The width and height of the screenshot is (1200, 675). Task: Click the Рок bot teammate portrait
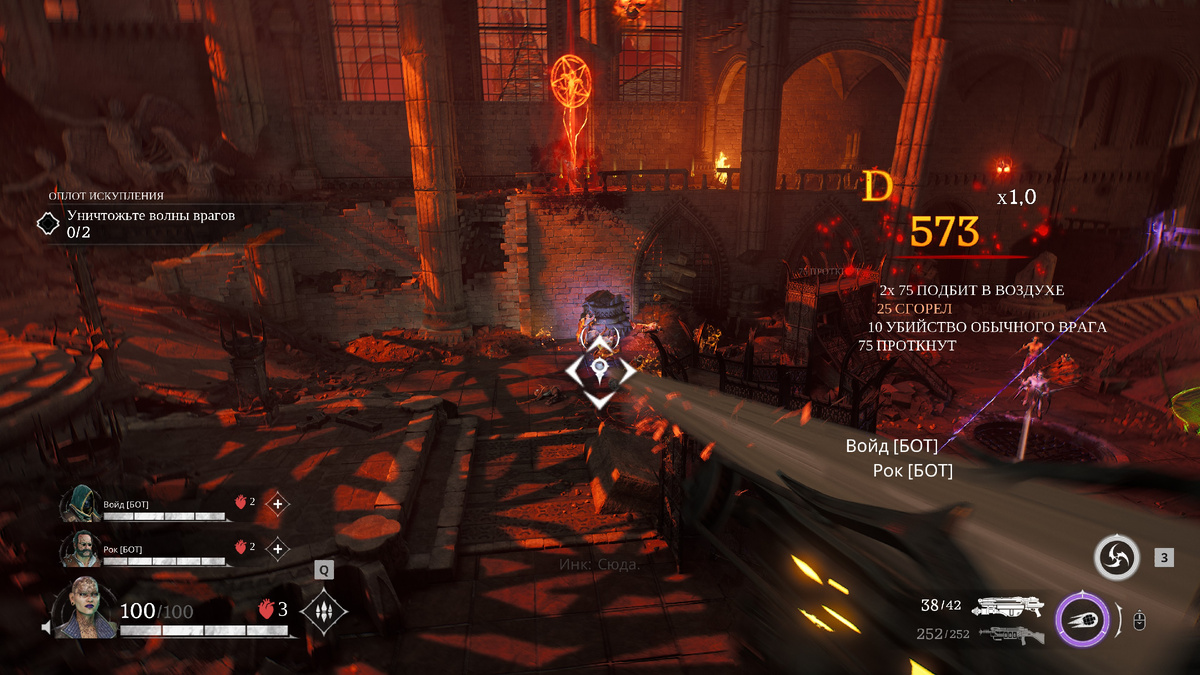coord(80,548)
